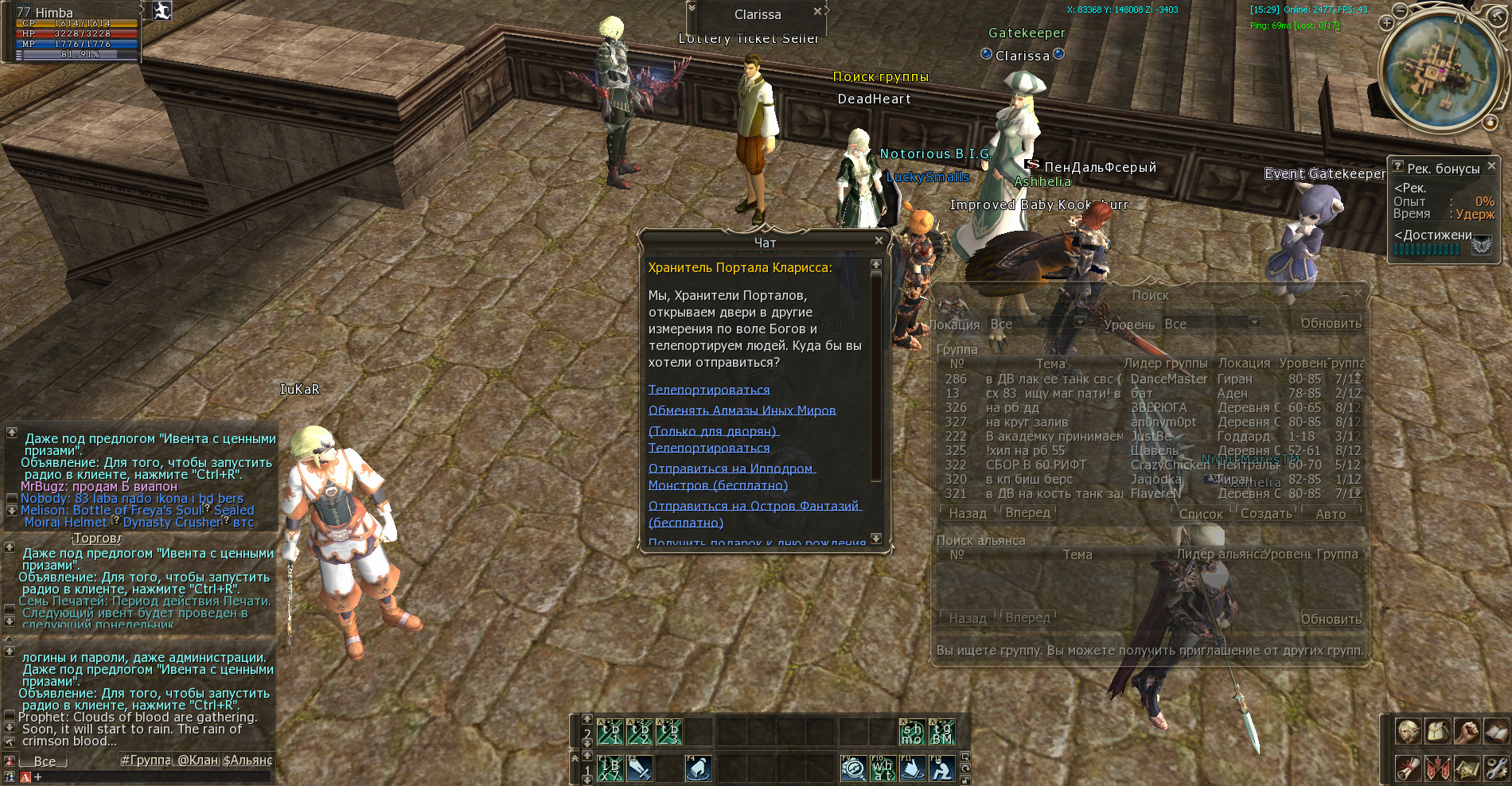Viewport: 1512px width, 786px height.
Task: Close the Чат dialogue window
Action: pos(879,240)
